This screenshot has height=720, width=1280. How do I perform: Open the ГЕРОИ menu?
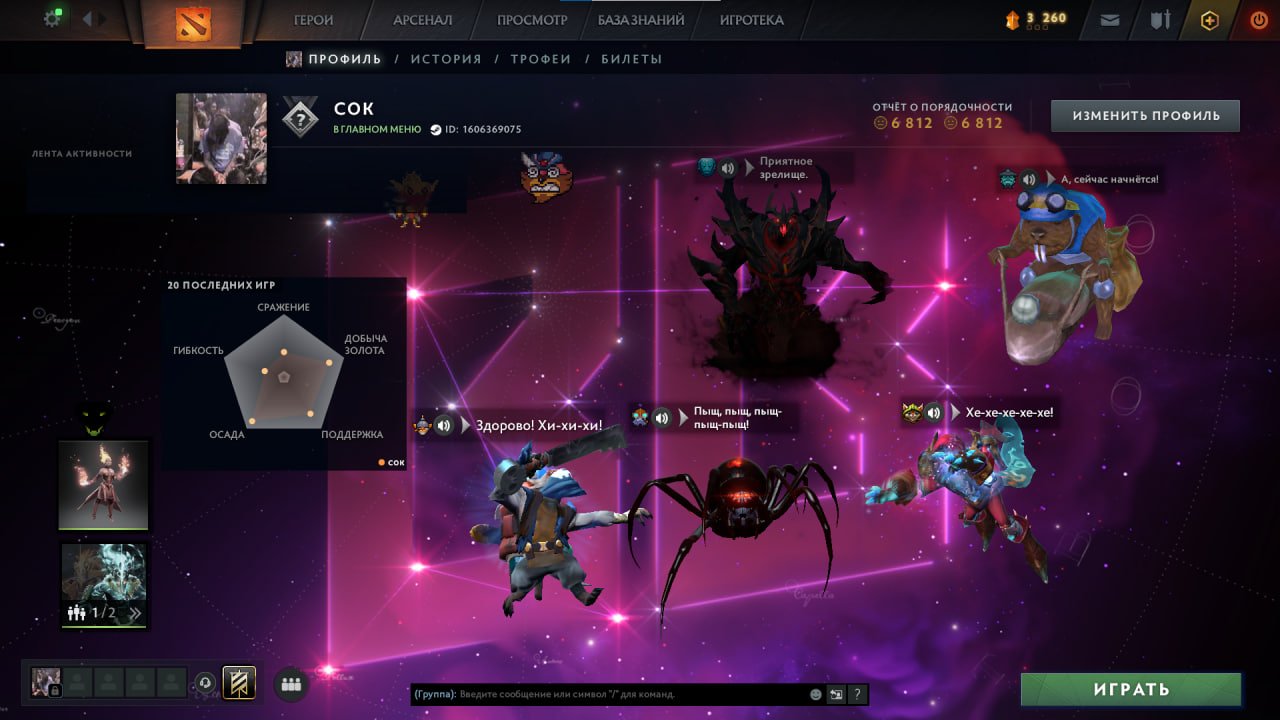tap(313, 19)
